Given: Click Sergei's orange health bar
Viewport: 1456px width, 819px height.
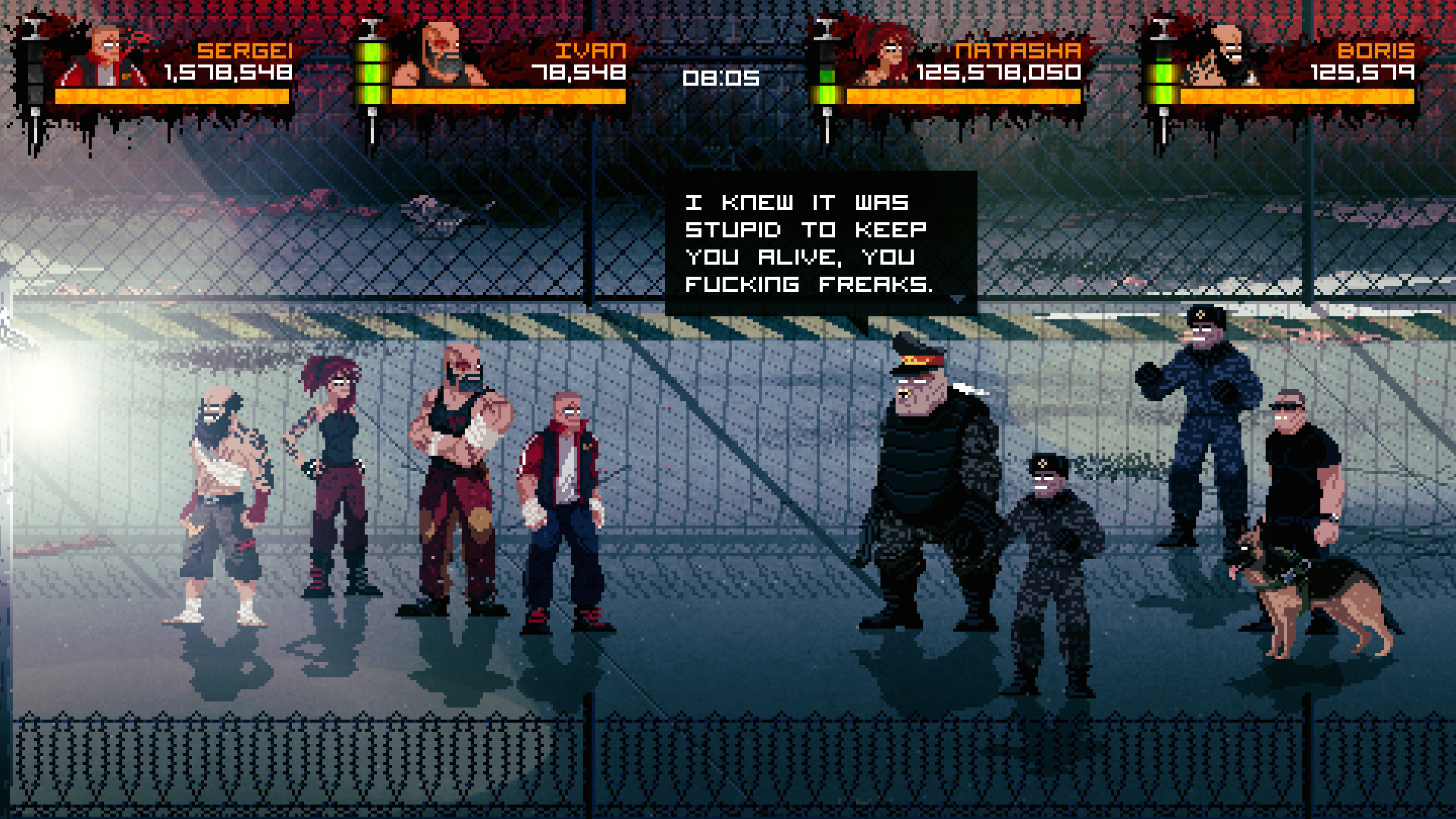Looking at the screenshot, I should pos(174,97).
